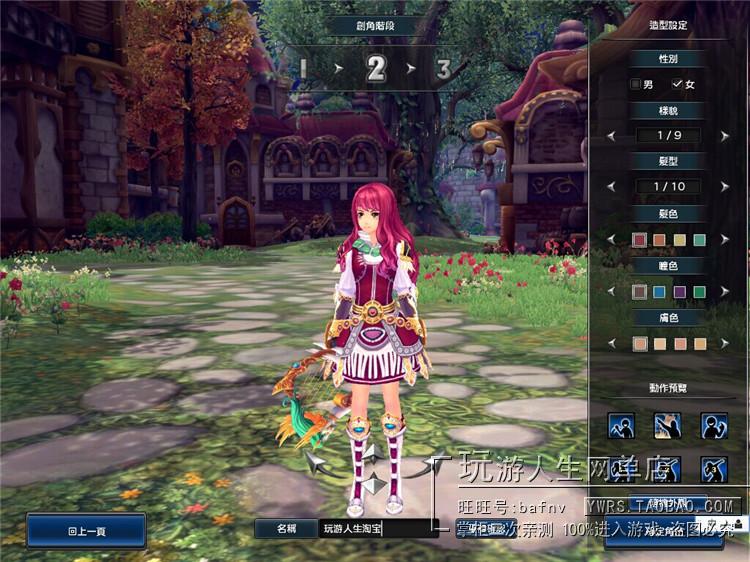Switch to the previous hairstyle (髮型)

point(611,187)
